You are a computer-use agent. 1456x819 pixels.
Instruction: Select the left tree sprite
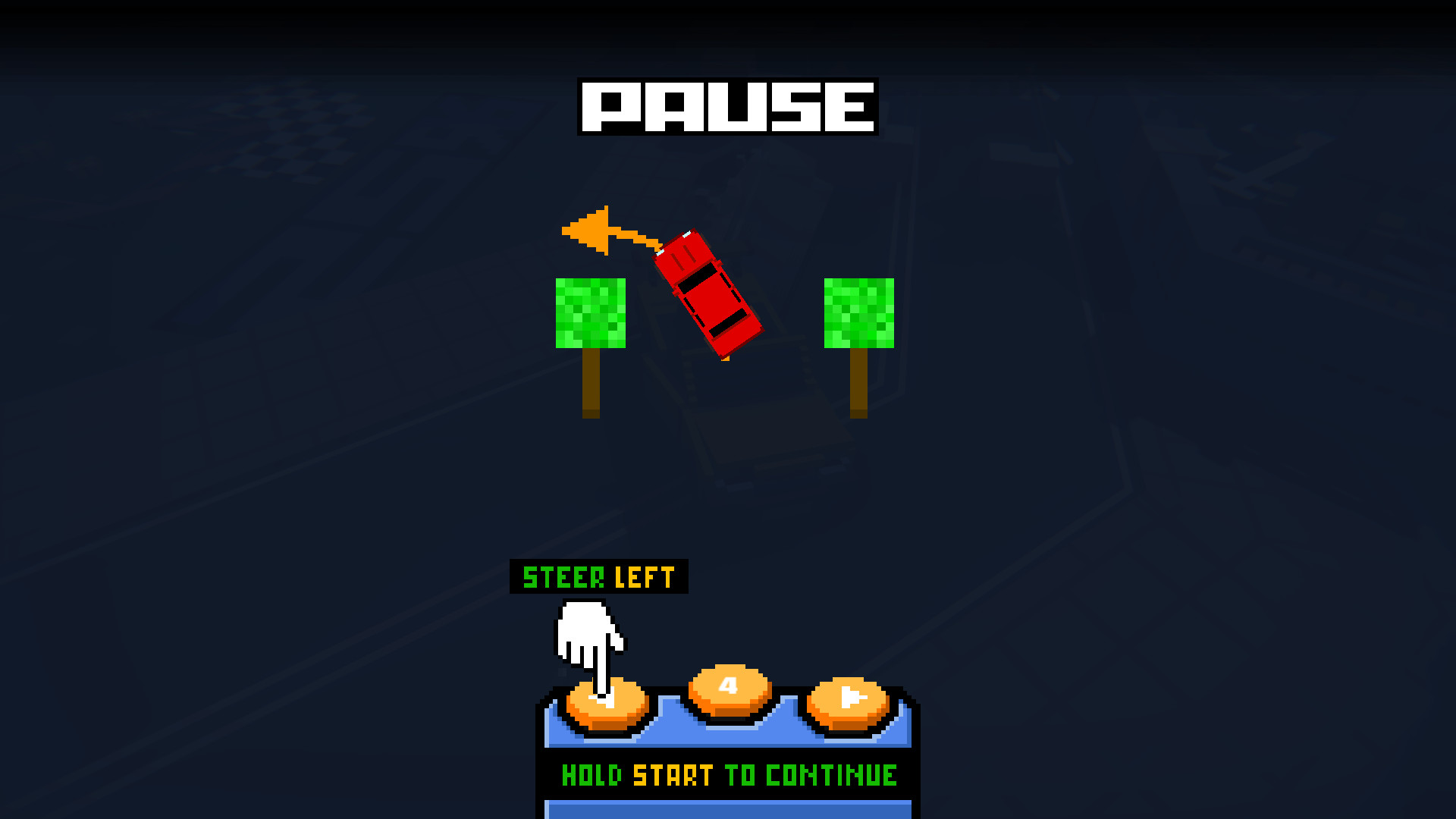point(590,315)
